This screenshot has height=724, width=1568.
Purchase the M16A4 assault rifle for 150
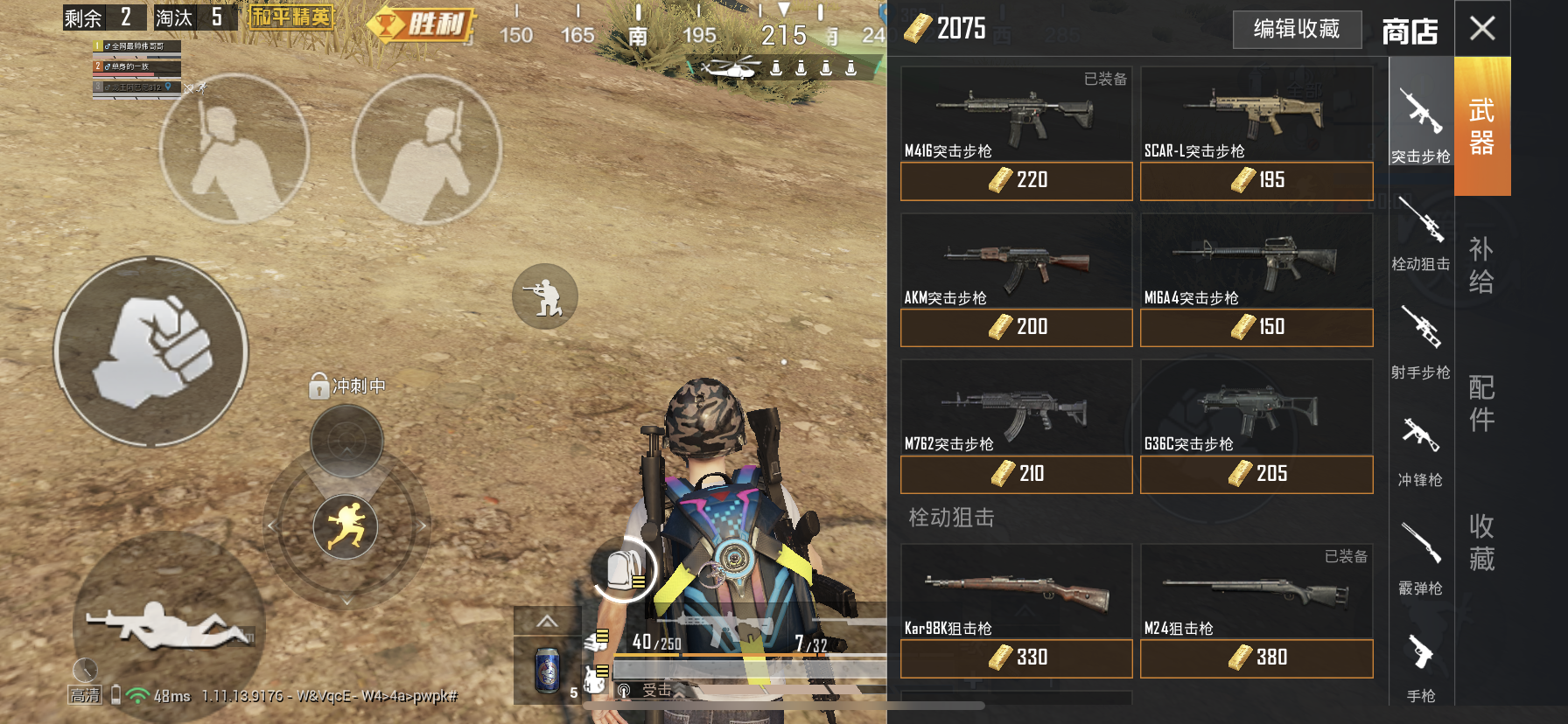pyautogui.click(x=1256, y=328)
